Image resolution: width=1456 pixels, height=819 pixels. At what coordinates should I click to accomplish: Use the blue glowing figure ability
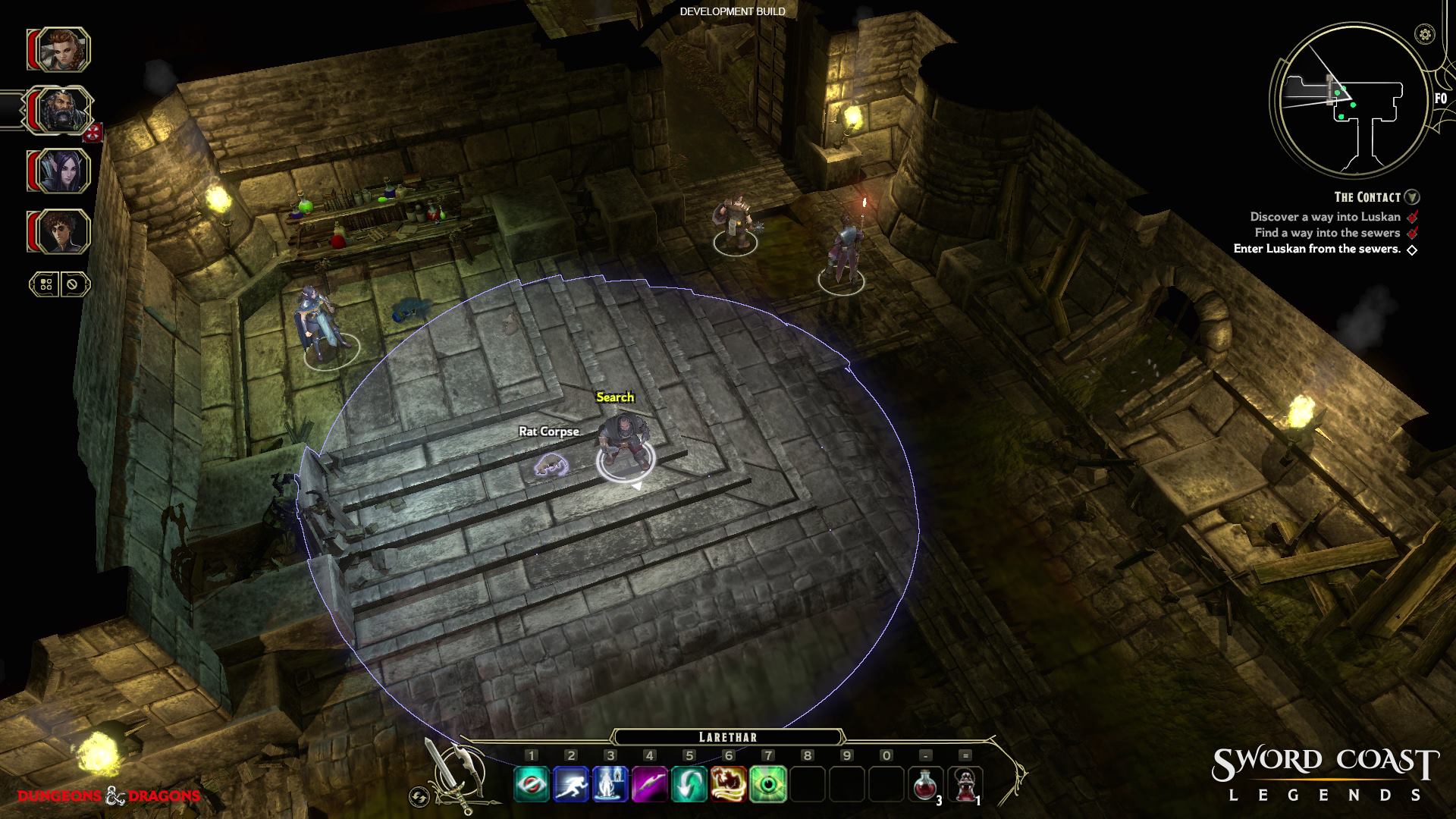[610, 784]
